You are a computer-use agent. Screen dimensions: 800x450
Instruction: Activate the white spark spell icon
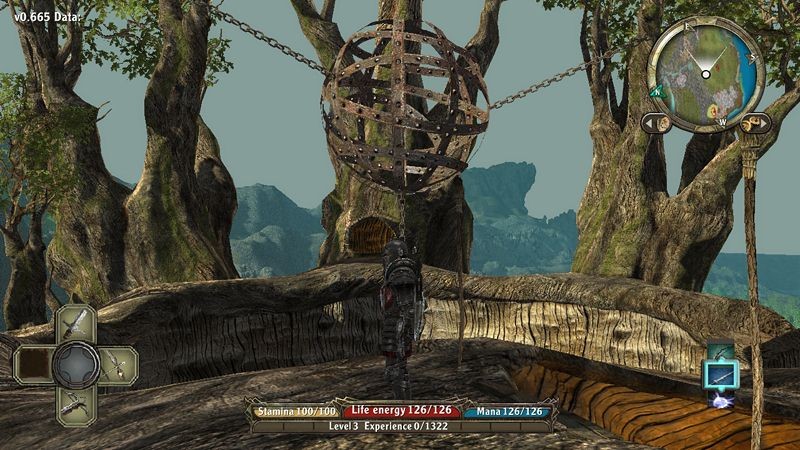pos(721,400)
